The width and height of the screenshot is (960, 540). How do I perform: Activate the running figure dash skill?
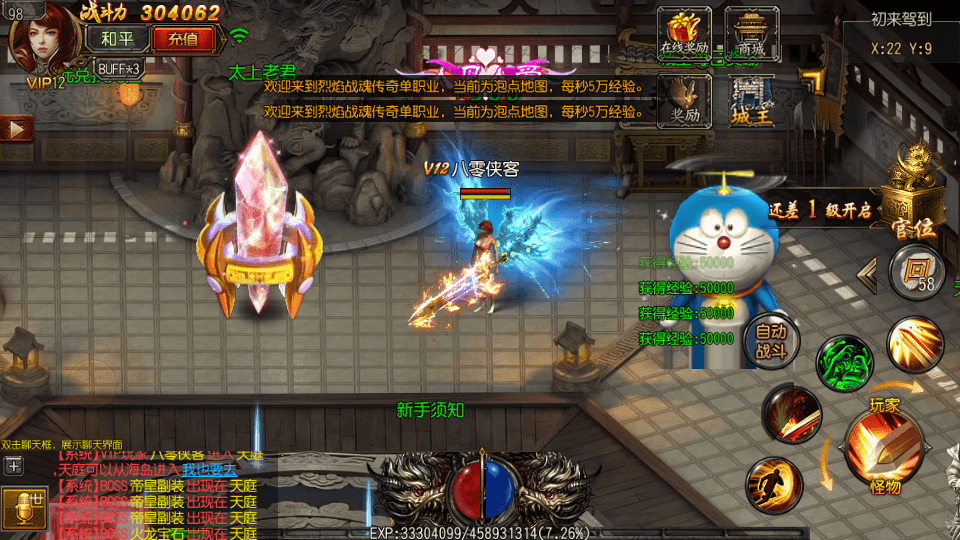click(x=775, y=484)
